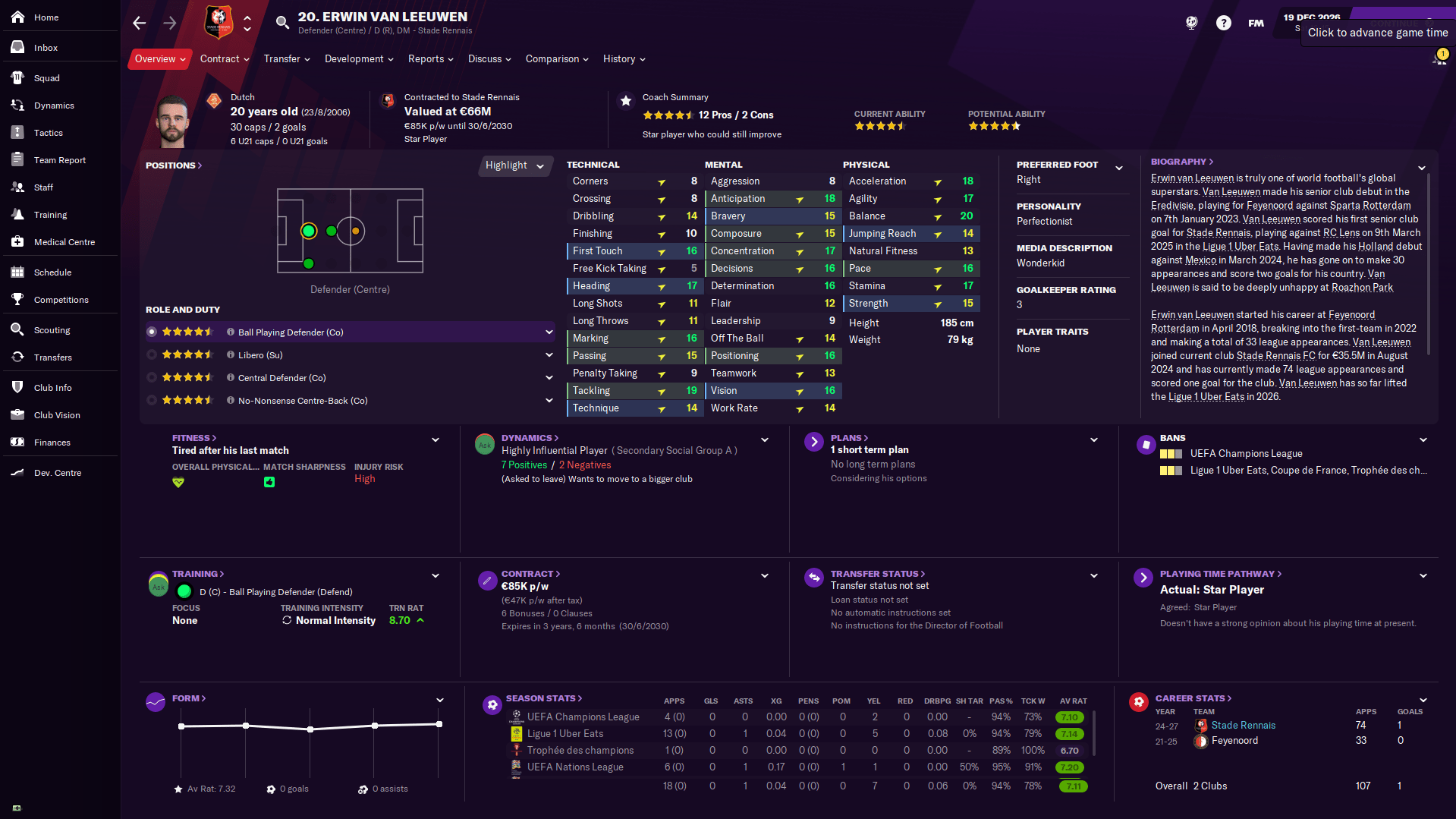Open the Scouting screen
This screenshot has width=1456, height=819.
click(x=53, y=329)
